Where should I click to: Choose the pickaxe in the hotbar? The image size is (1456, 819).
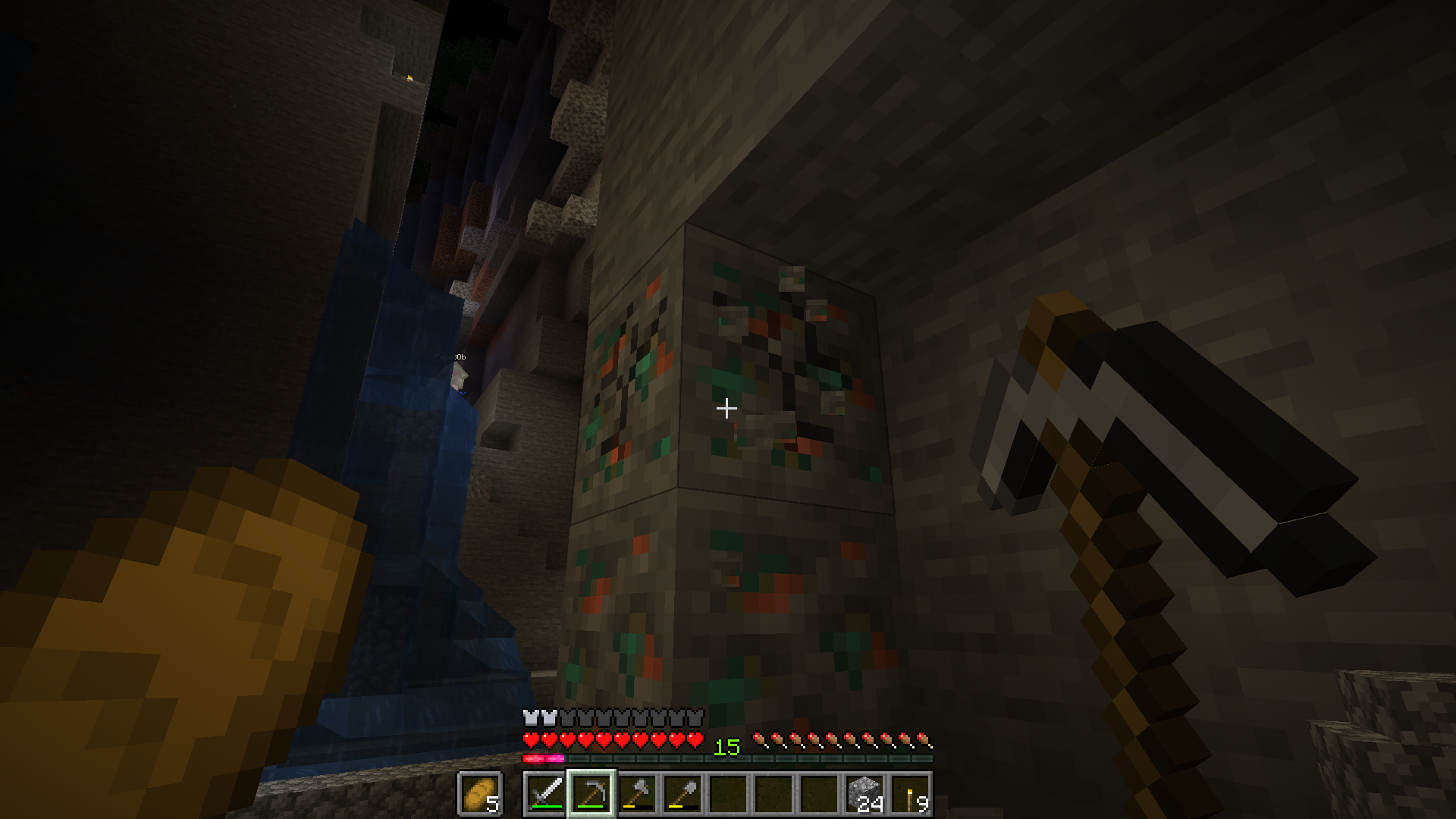point(591,794)
